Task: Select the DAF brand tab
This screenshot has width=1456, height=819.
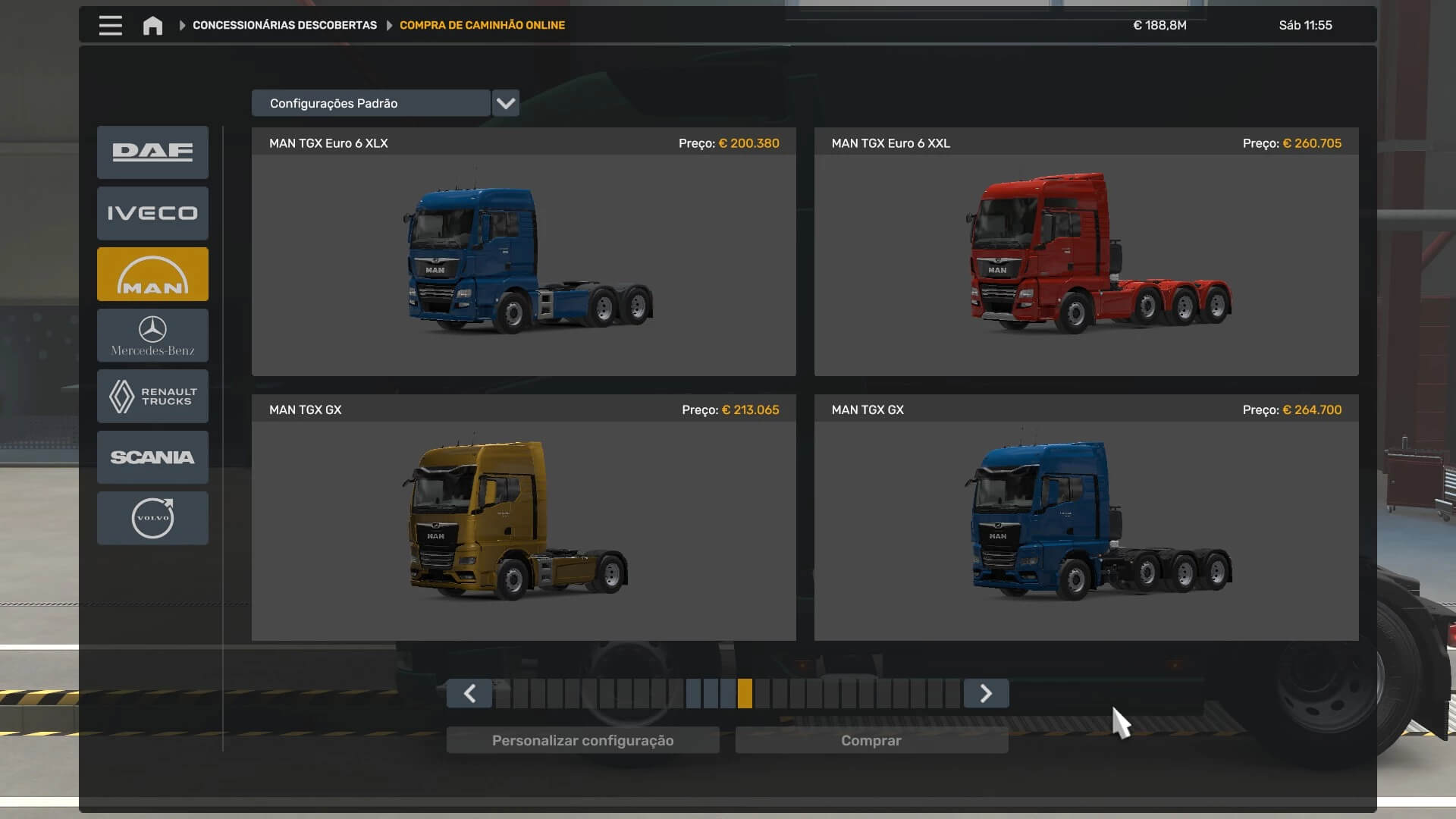Action: pyautogui.click(x=152, y=152)
